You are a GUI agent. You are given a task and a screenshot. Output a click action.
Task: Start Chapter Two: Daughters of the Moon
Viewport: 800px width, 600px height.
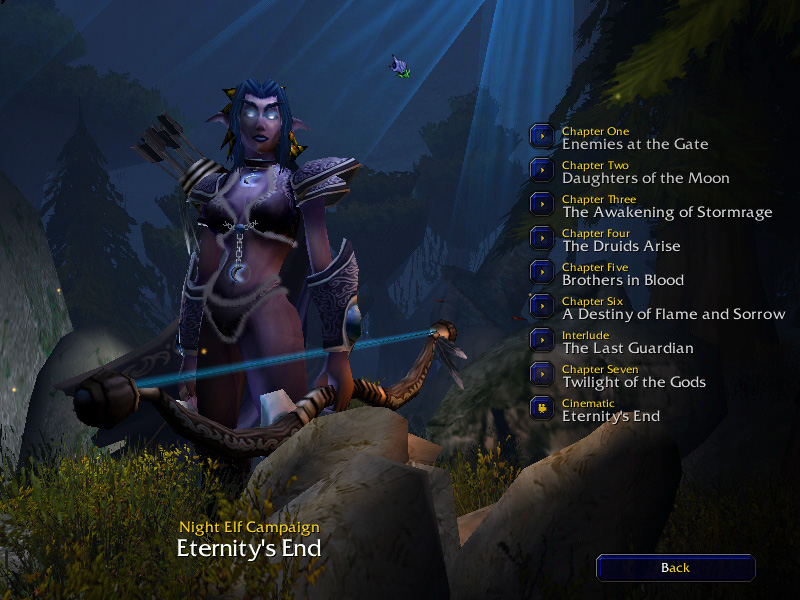[x=541, y=170]
